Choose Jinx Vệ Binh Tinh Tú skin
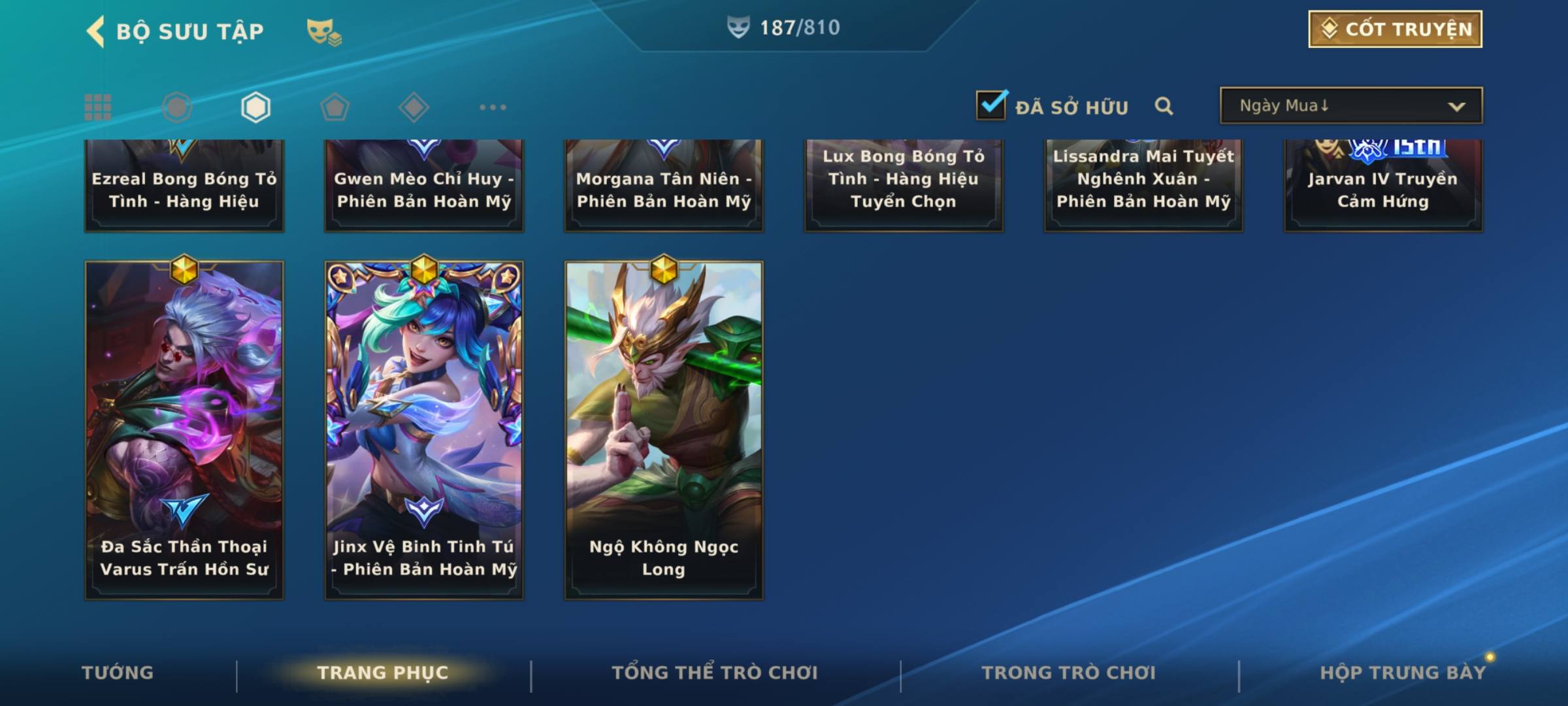The image size is (1568, 706). coord(424,430)
